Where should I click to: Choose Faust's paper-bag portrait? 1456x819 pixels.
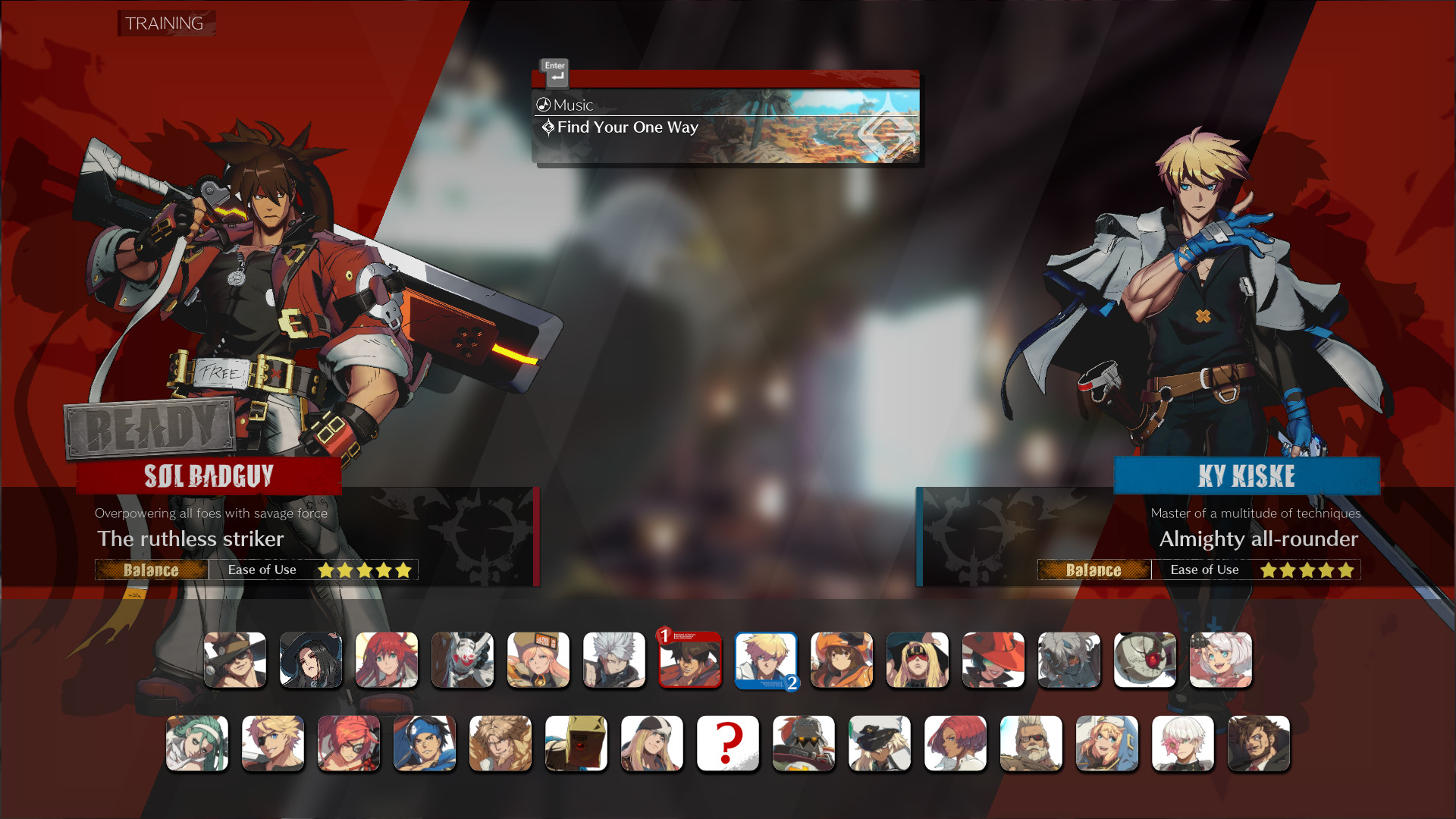[576, 743]
